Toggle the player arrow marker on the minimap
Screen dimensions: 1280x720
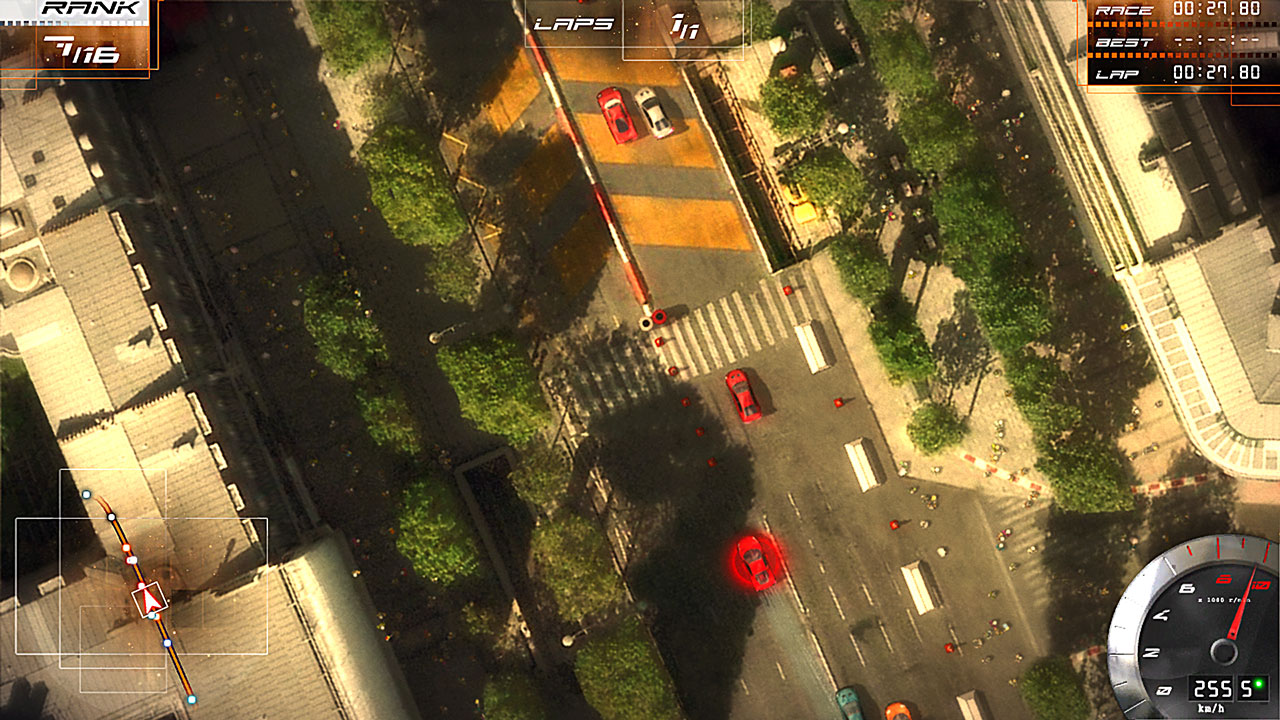[150, 598]
